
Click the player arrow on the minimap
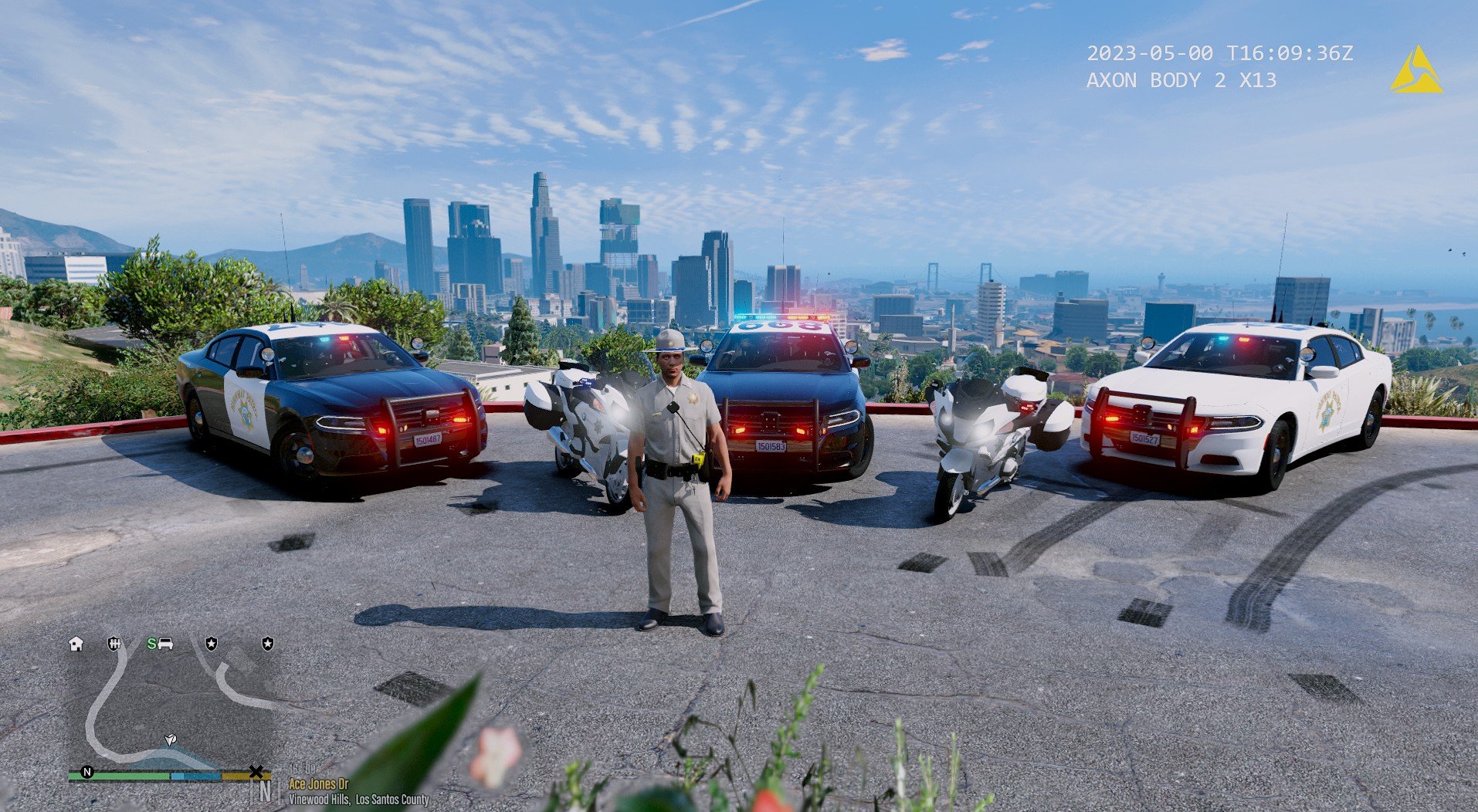click(171, 739)
